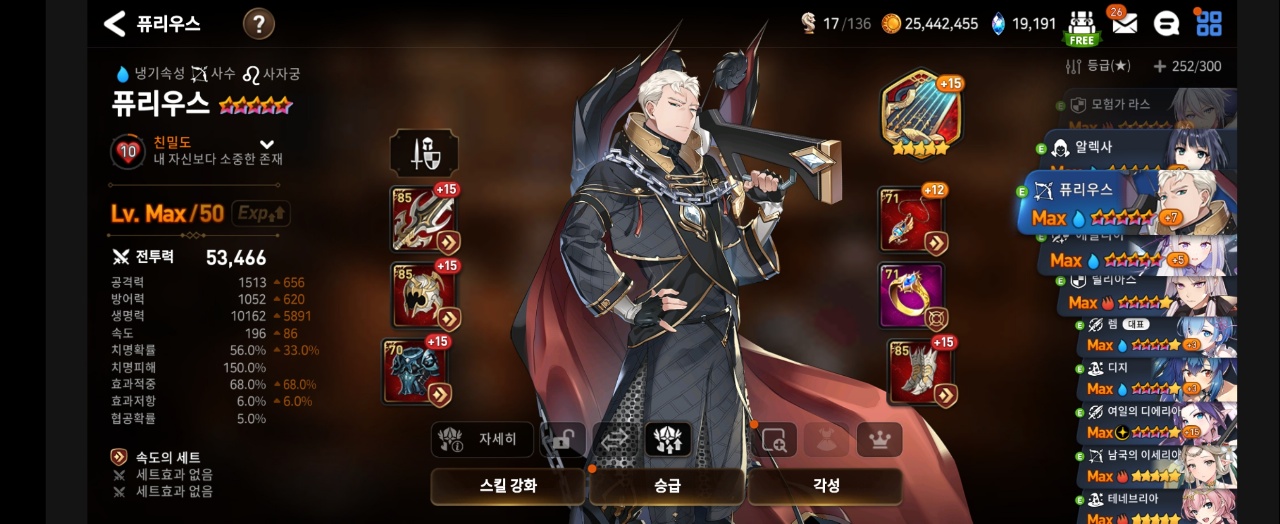The image size is (1280, 524).
Task: Select the equipped boots slot
Action: tap(919, 372)
